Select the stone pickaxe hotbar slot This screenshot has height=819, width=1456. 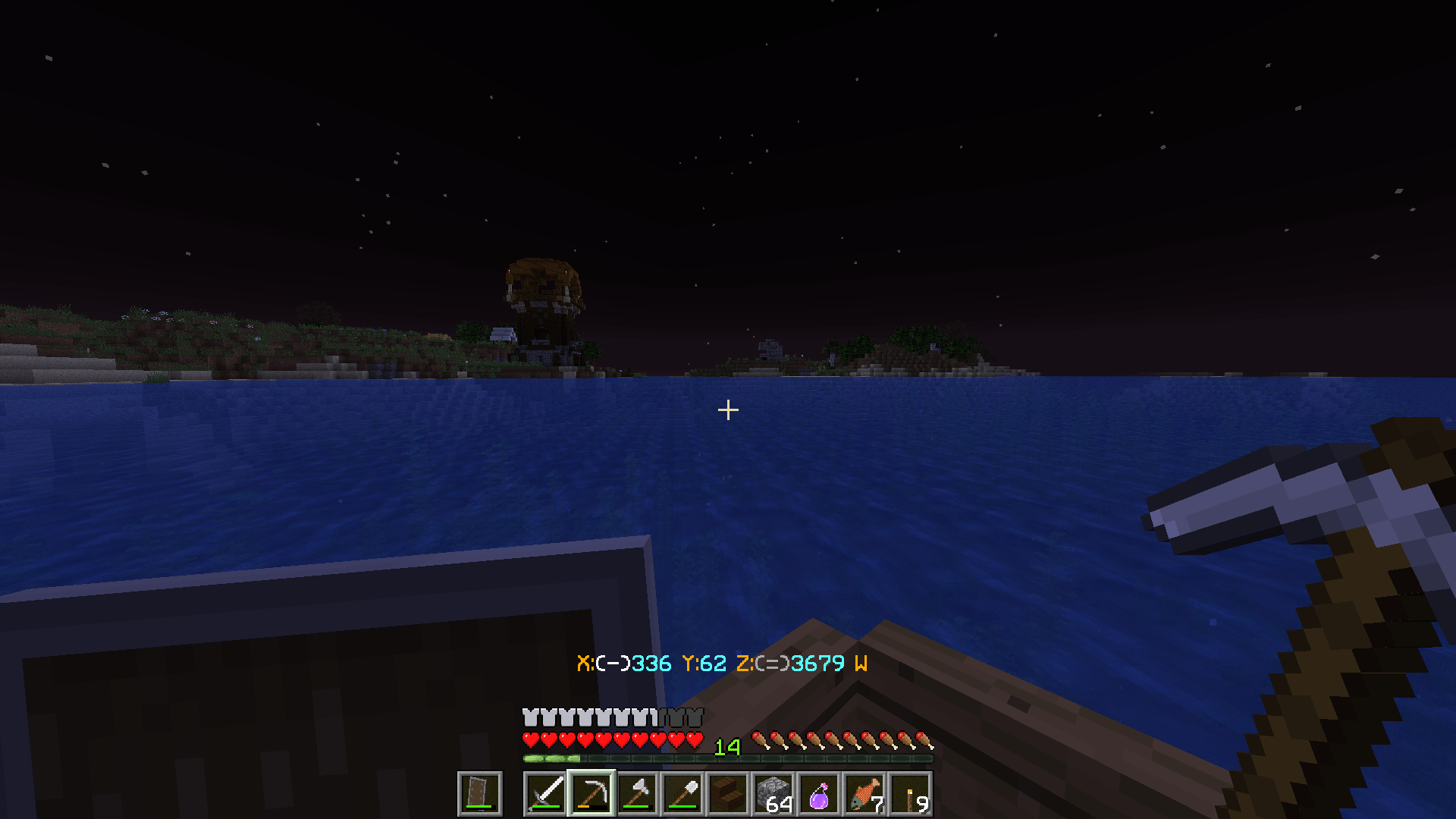590,793
